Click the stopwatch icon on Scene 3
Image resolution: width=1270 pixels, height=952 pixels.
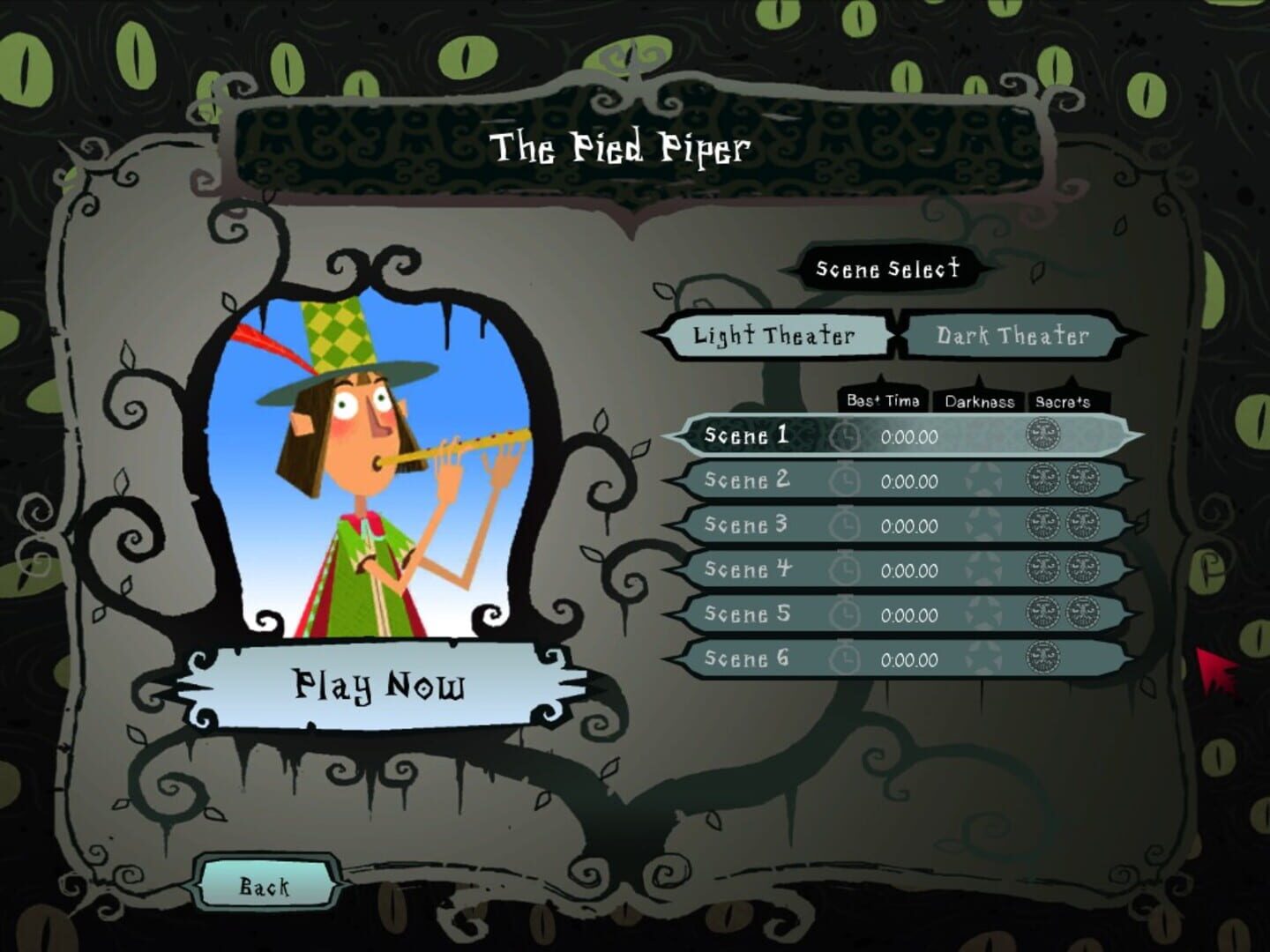[847, 526]
